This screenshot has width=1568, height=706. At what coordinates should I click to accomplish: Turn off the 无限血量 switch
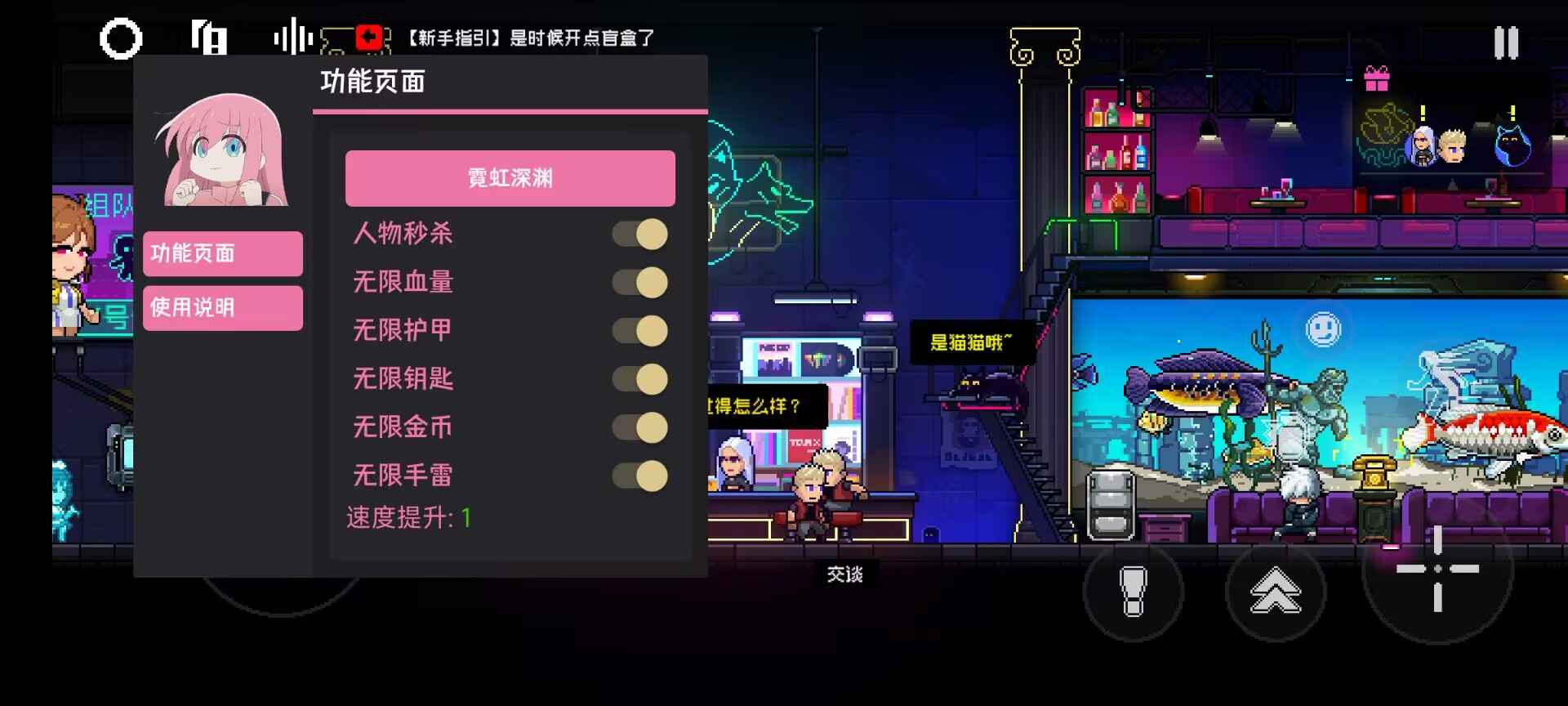639,283
